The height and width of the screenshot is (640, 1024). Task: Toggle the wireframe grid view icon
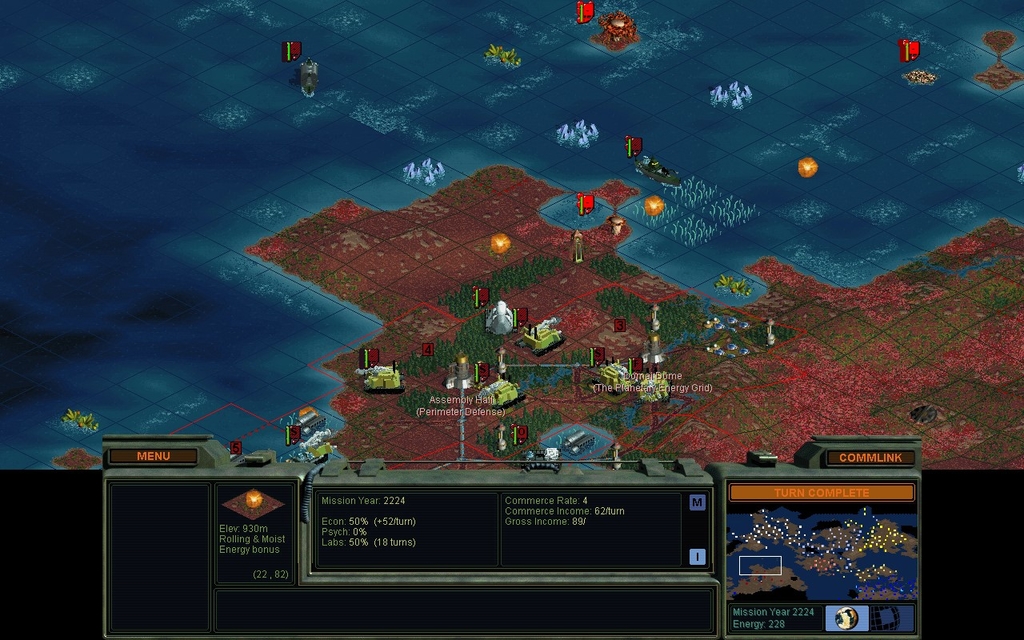click(x=887, y=618)
